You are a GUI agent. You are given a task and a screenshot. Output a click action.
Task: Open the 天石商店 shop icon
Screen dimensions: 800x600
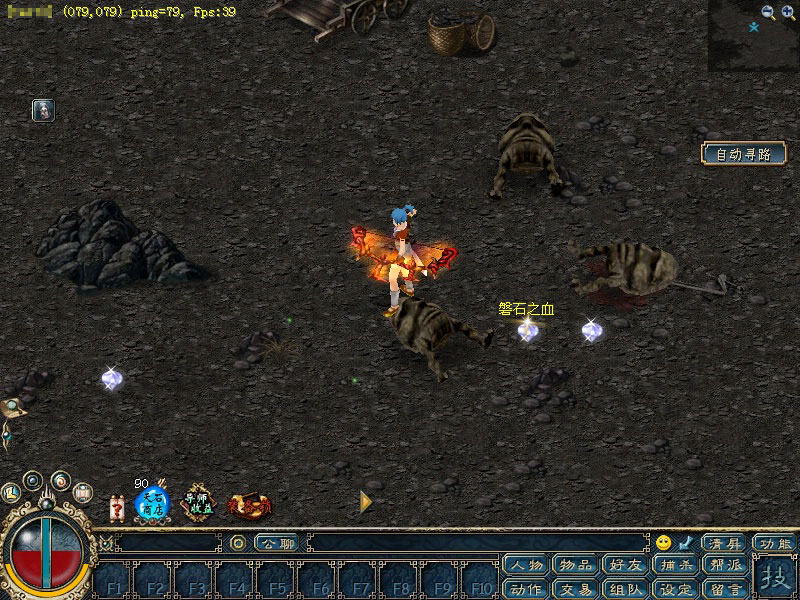[152, 503]
